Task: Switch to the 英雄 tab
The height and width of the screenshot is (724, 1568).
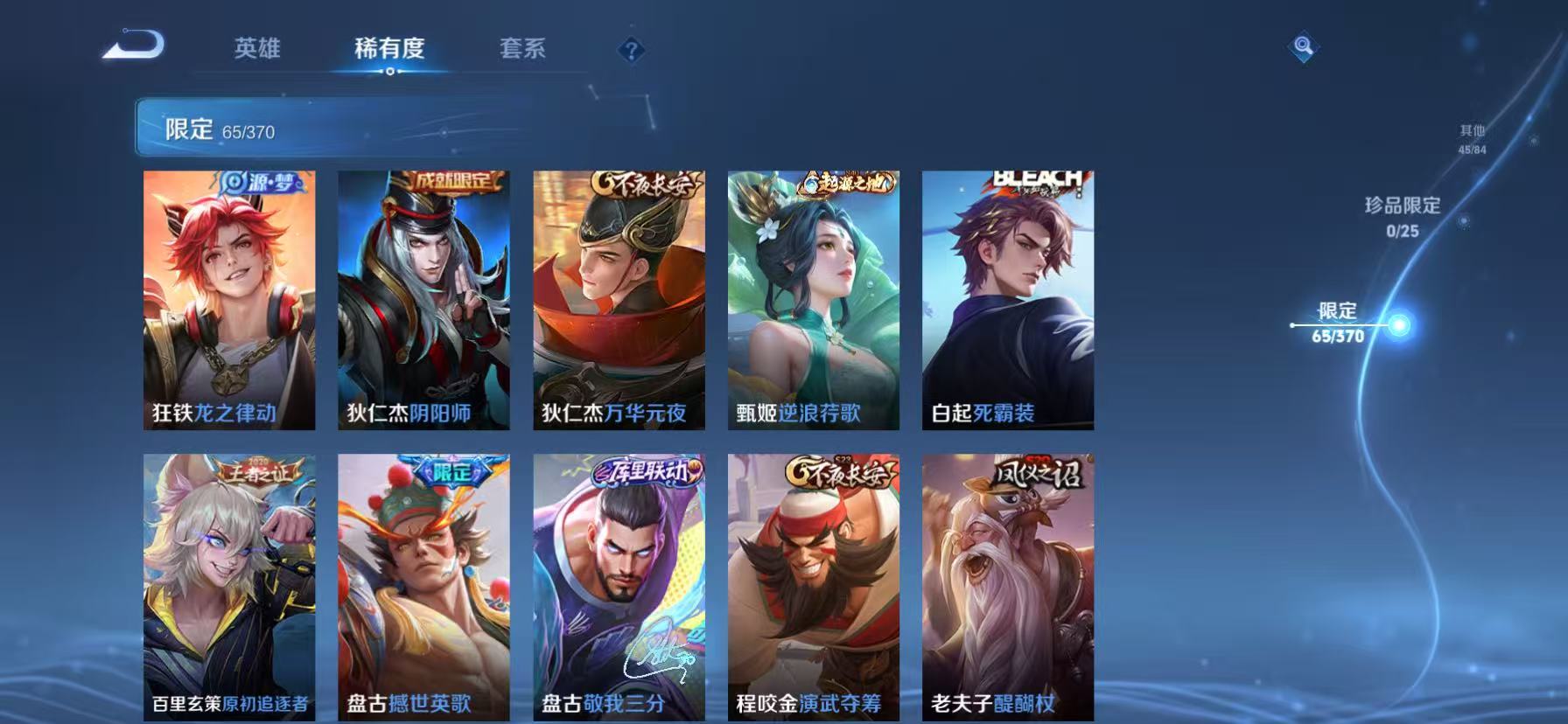Action: point(255,50)
